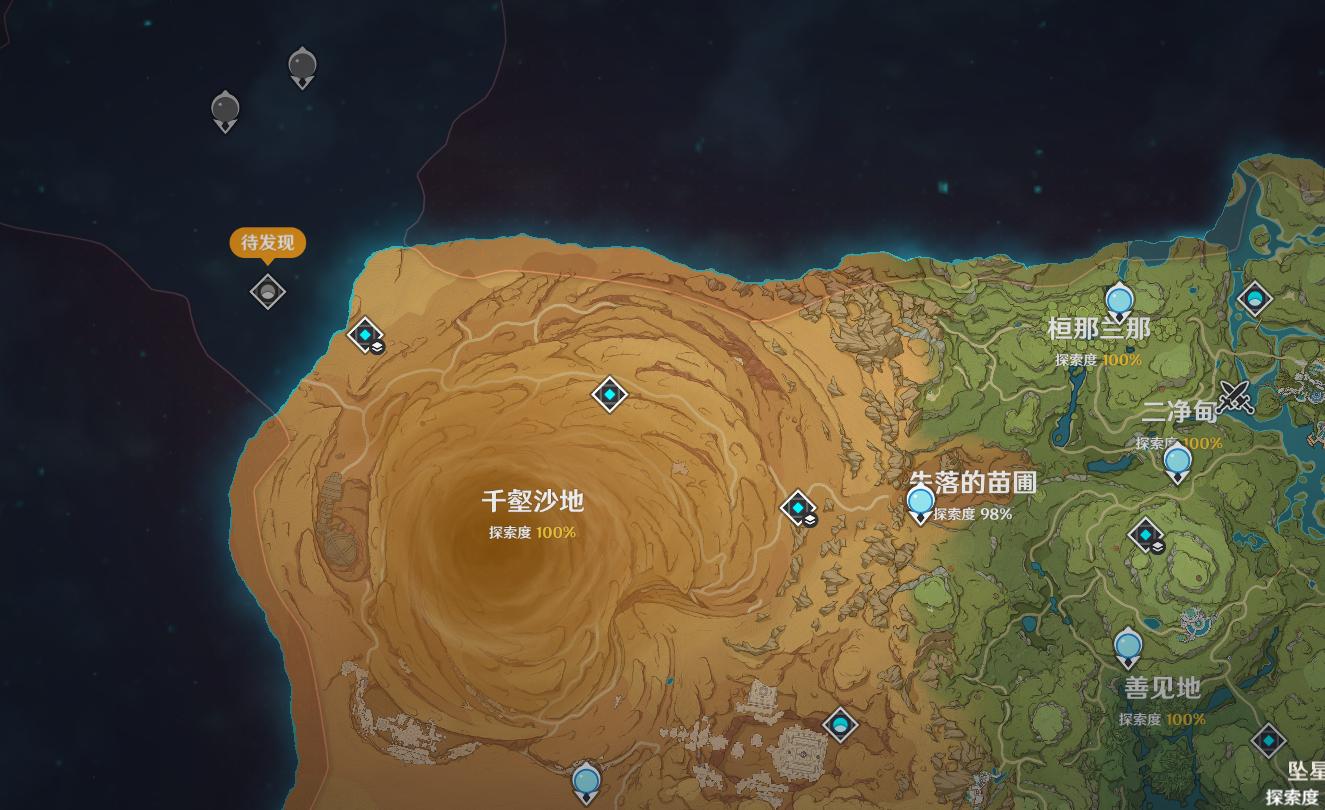
Task: Click the domain icon at the map's far right edge
Action: click(1256, 298)
